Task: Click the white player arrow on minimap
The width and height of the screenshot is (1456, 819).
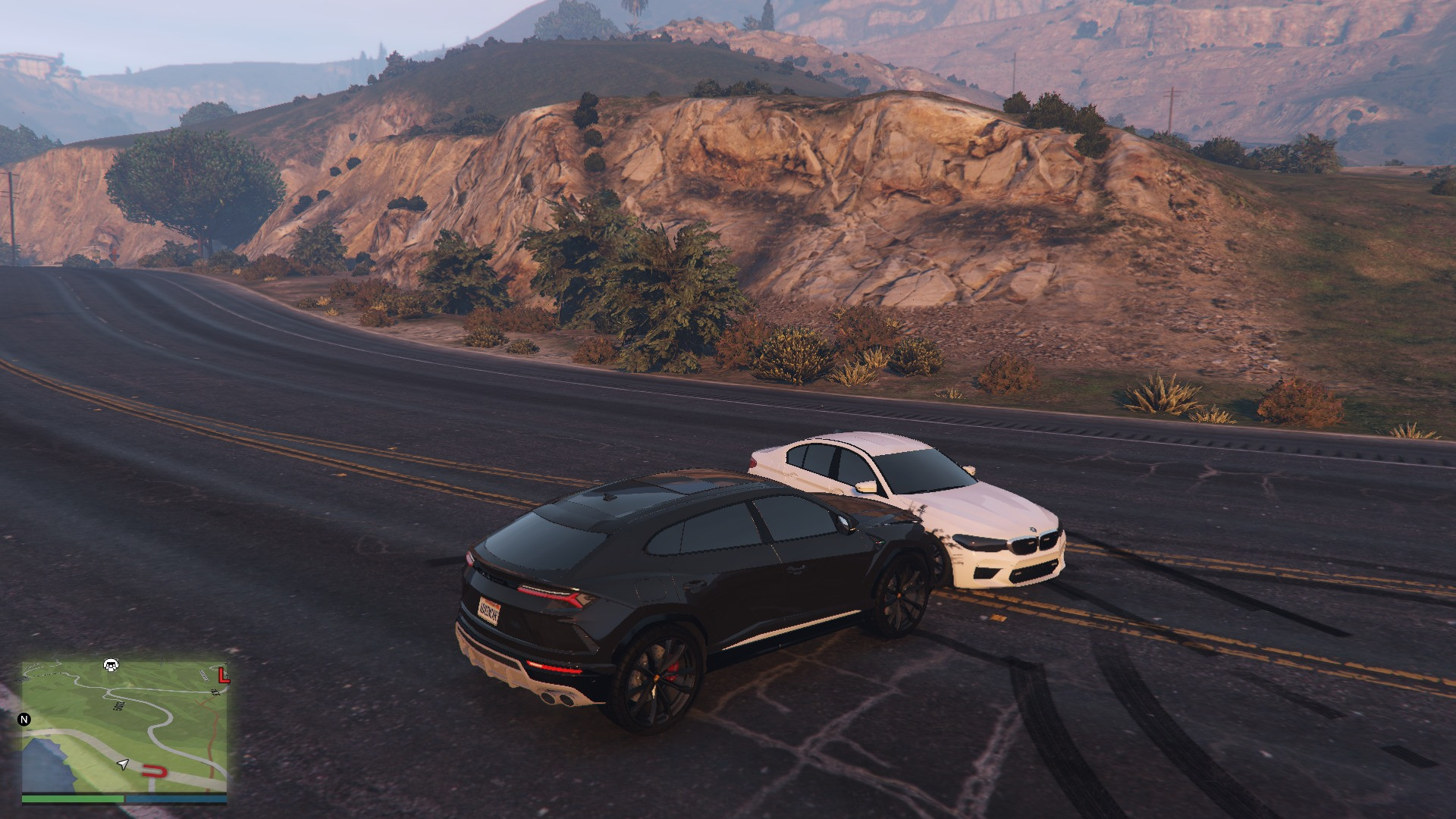Action: tap(122, 764)
